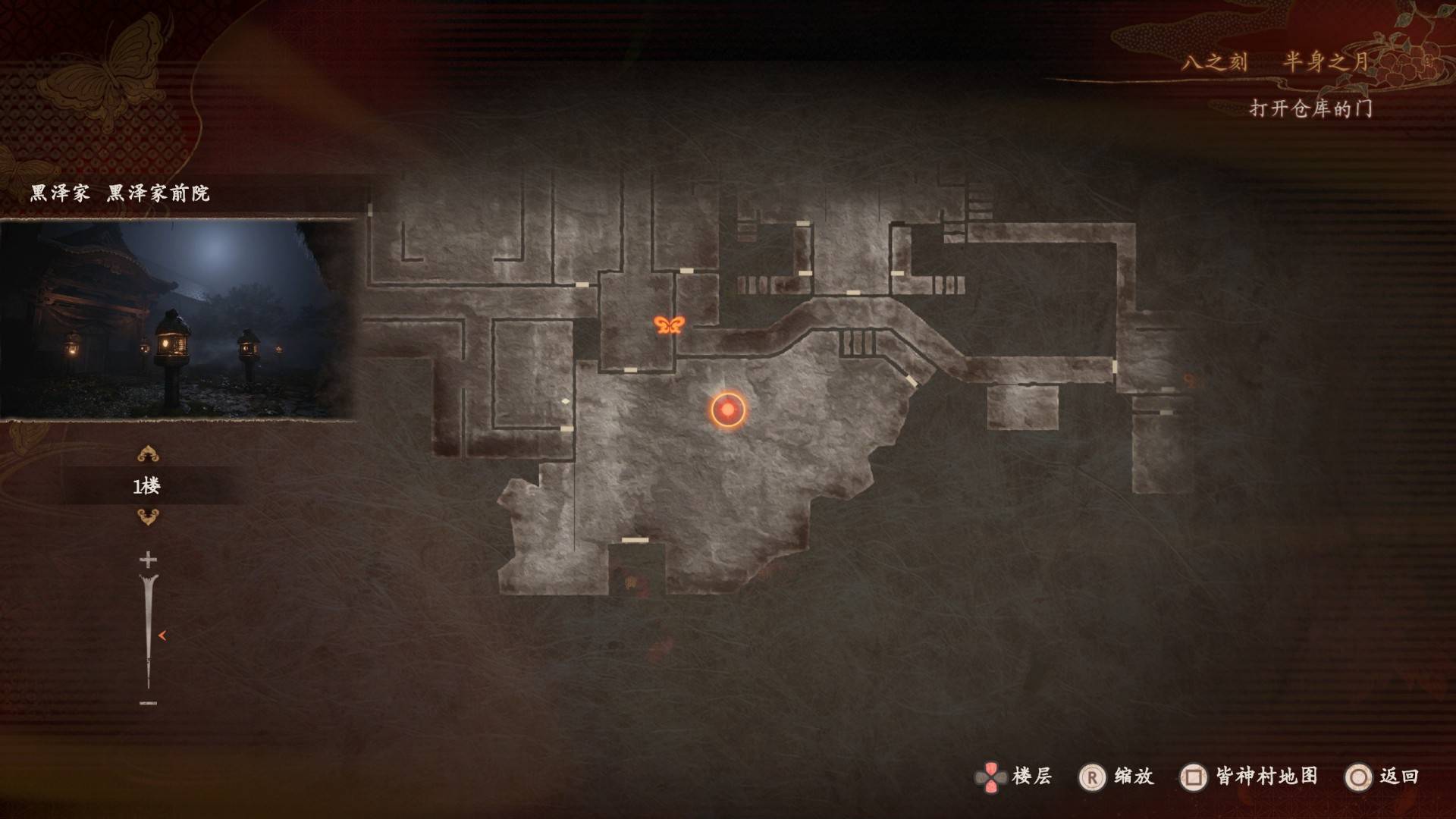
Task: Click the glowing red player location marker
Action: [728, 409]
